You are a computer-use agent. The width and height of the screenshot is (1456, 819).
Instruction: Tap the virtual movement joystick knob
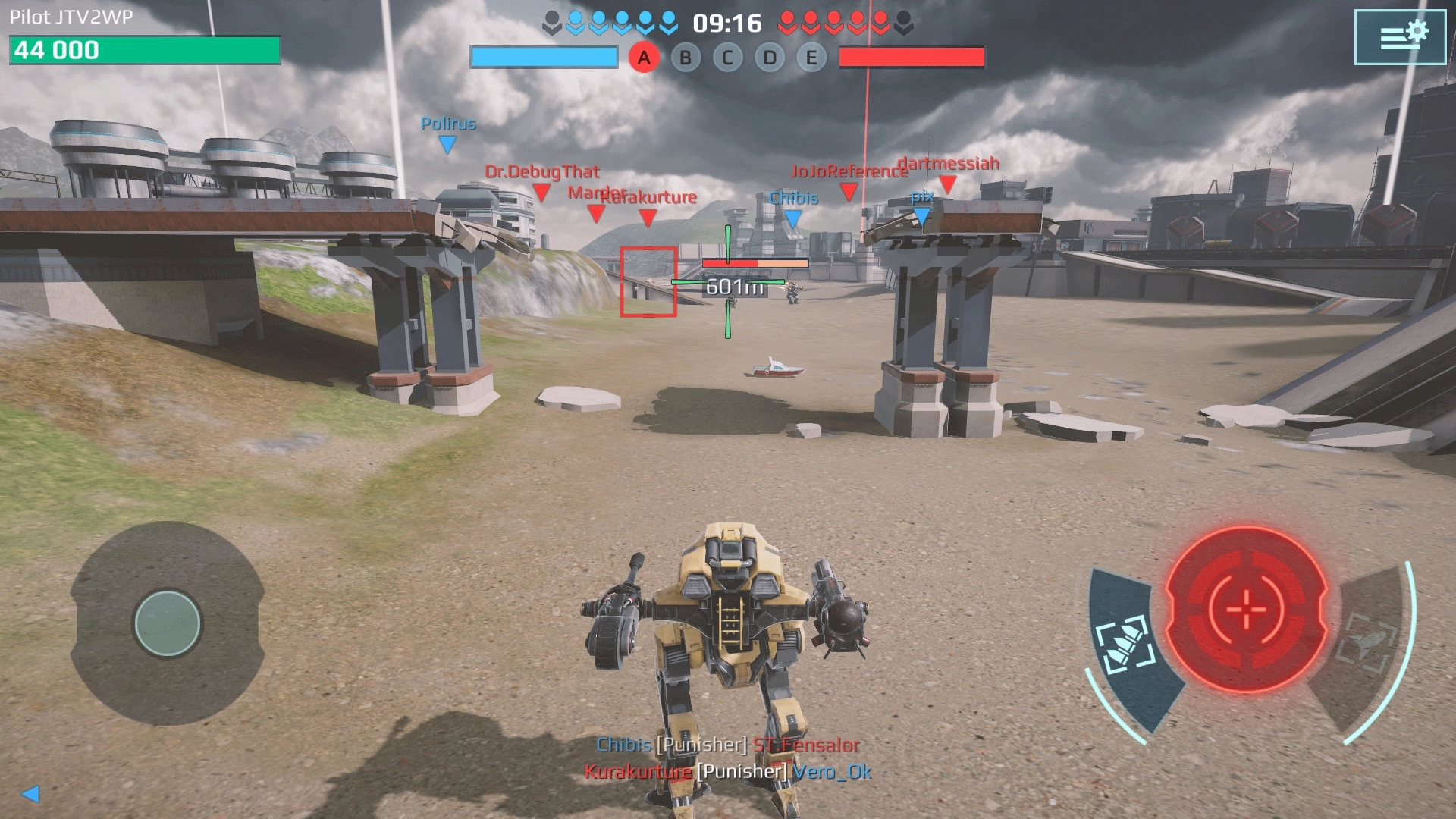[168, 623]
